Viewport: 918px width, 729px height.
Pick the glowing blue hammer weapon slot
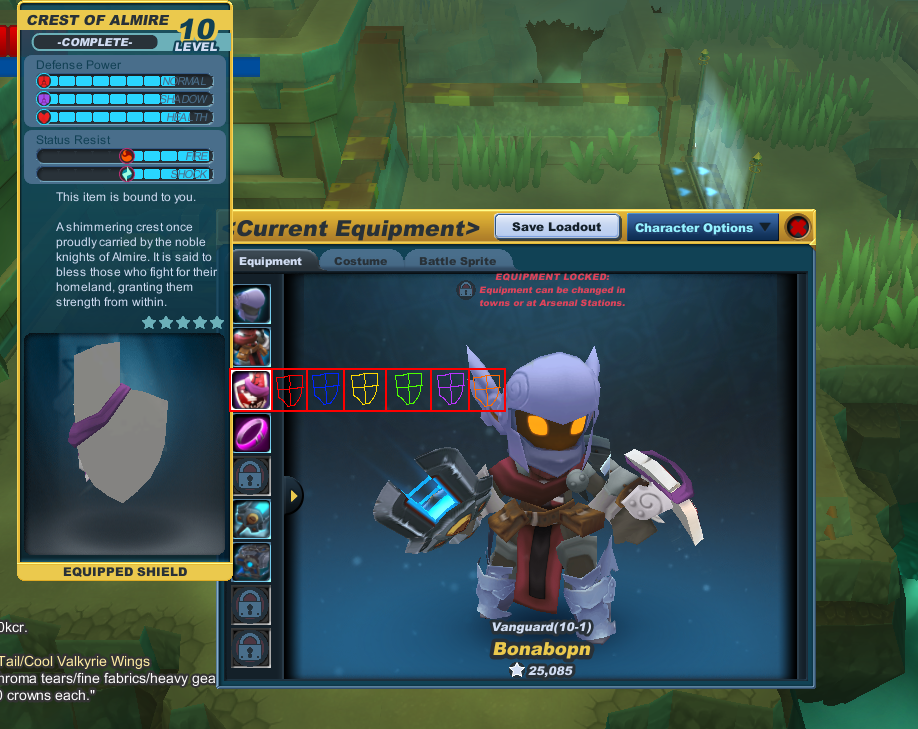tap(250, 519)
